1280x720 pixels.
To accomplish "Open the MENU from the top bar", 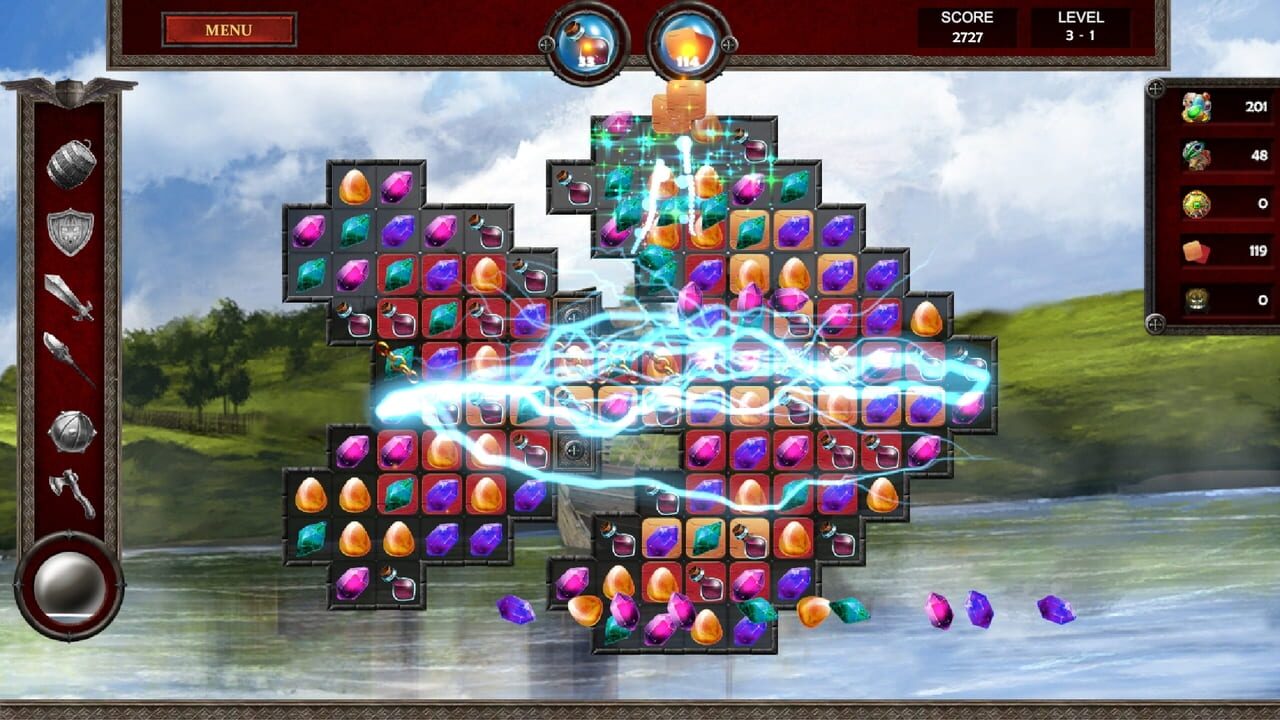I will pyautogui.click(x=228, y=29).
